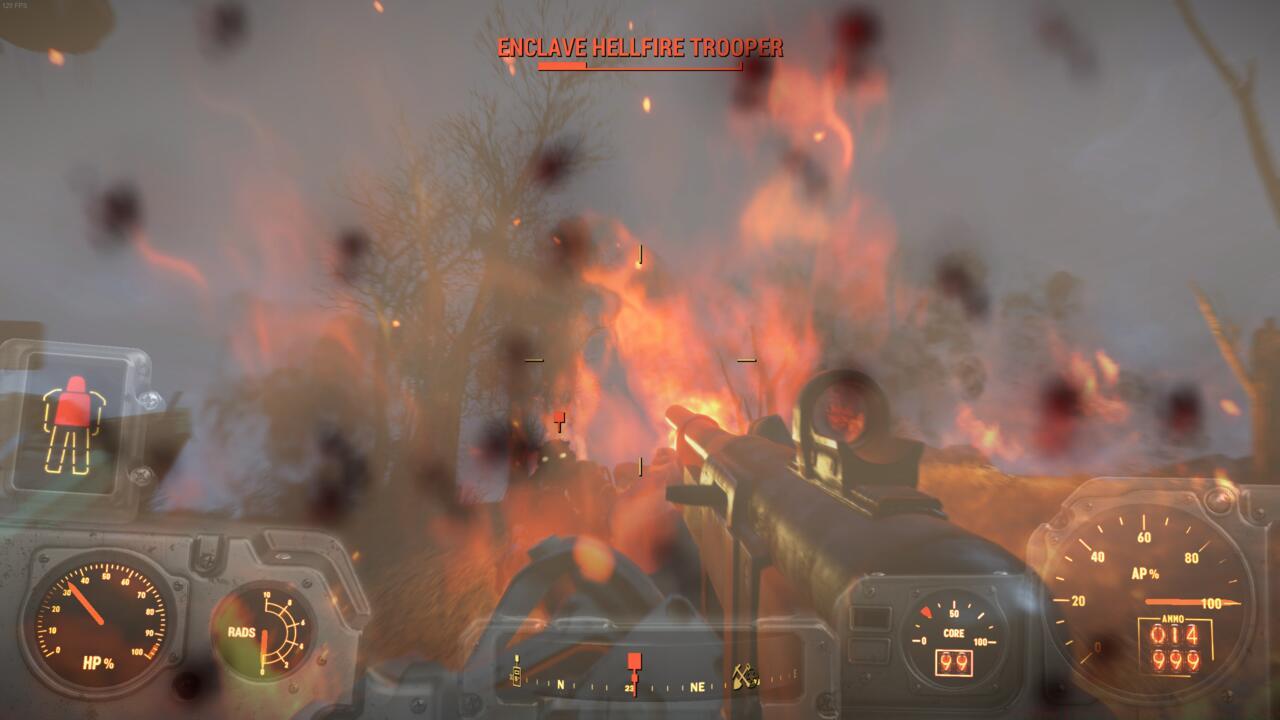1280x720 pixels.
Task: Click the power armor condition figure
Action: click(72, 423)
